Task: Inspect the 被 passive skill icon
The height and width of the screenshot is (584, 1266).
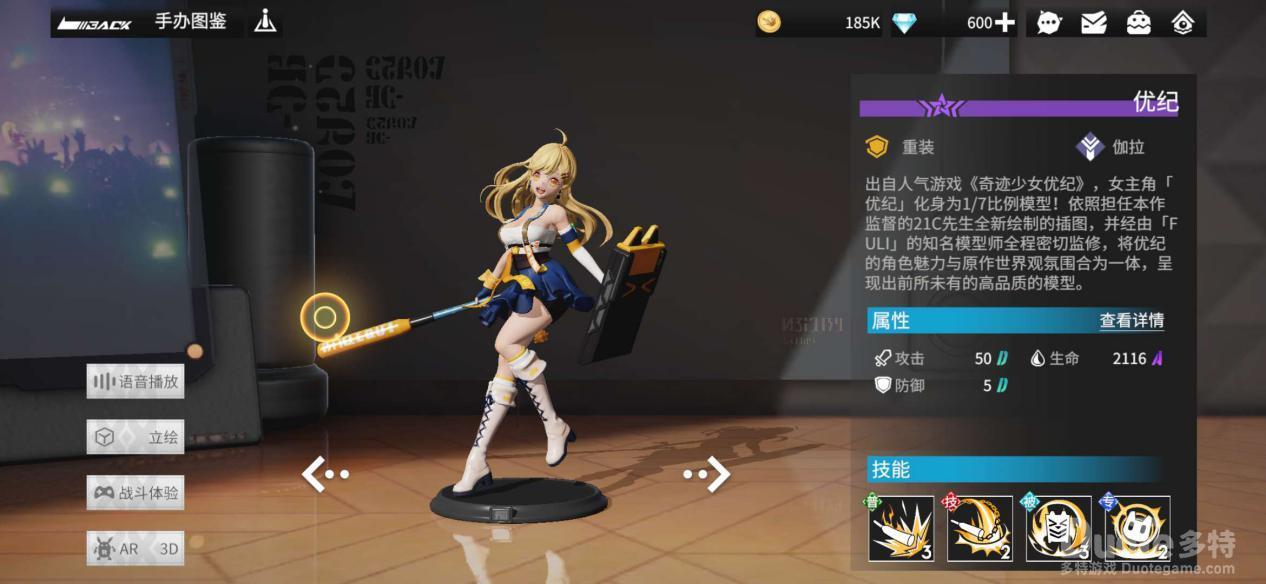Action: pyautogui.click(x=1058, y=528)
